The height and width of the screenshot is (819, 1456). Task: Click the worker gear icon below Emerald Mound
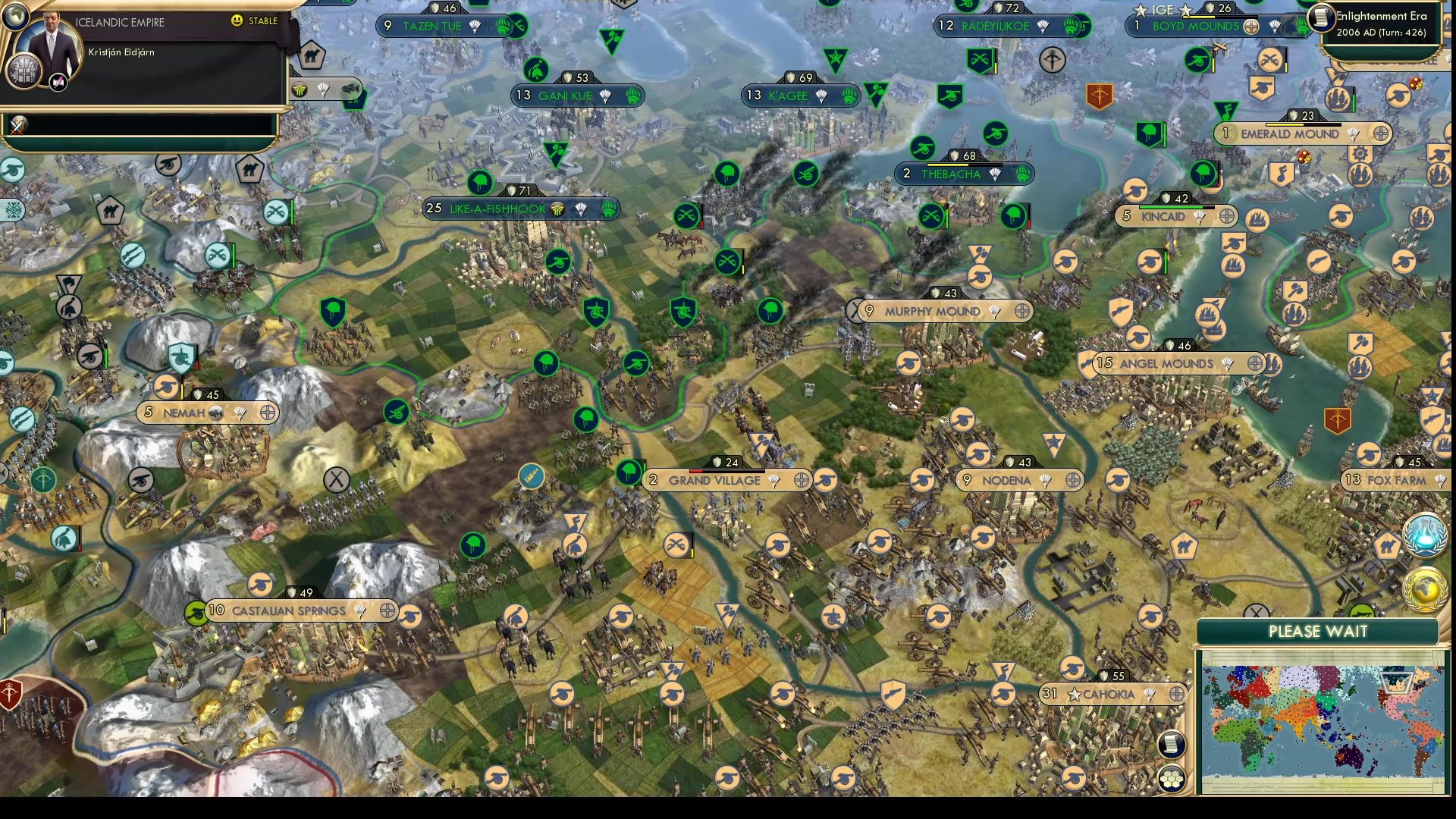[x=1360, y=153]
